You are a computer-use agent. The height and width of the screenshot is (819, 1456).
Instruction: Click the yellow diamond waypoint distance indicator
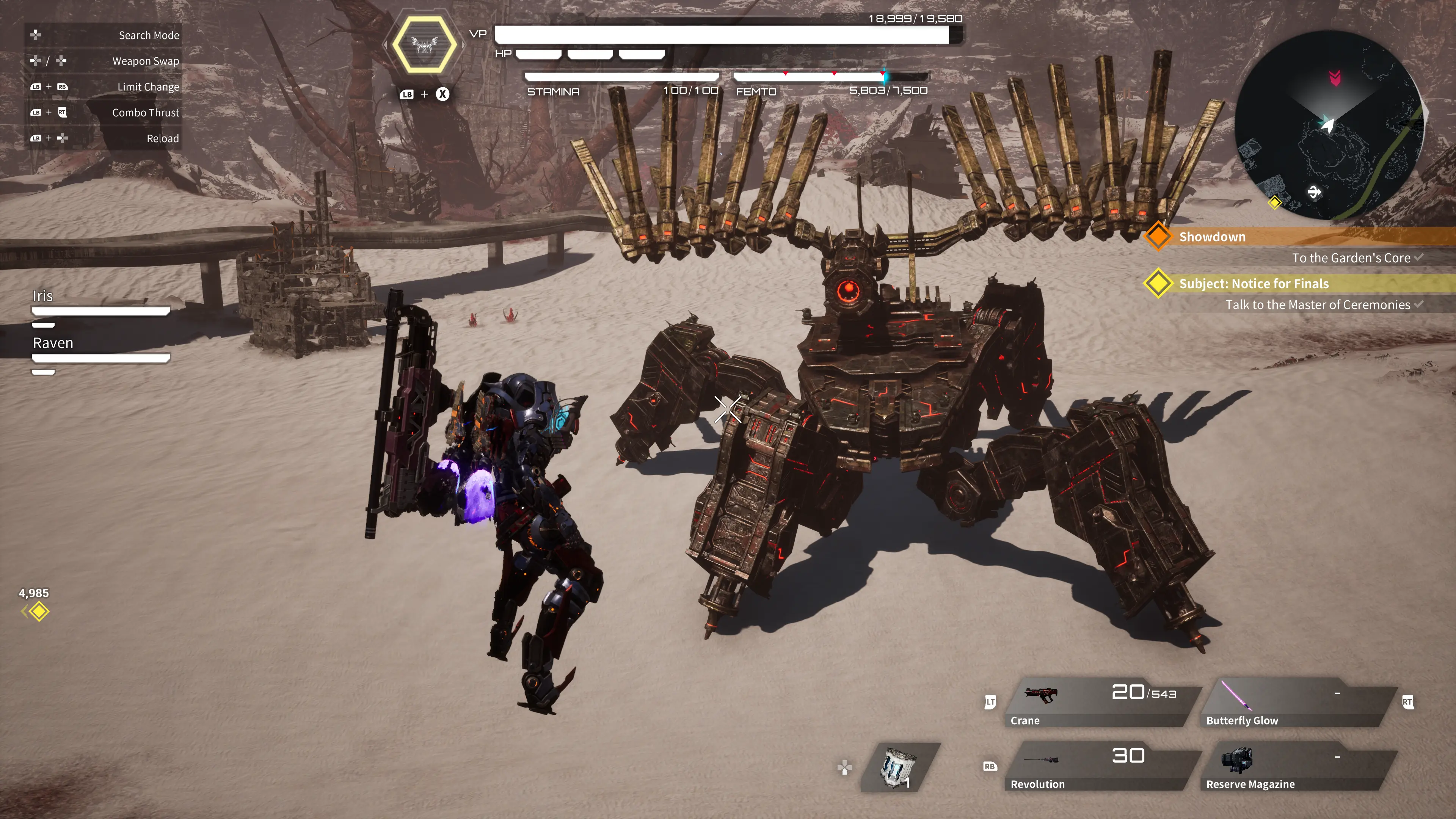(x=38, y=611)
